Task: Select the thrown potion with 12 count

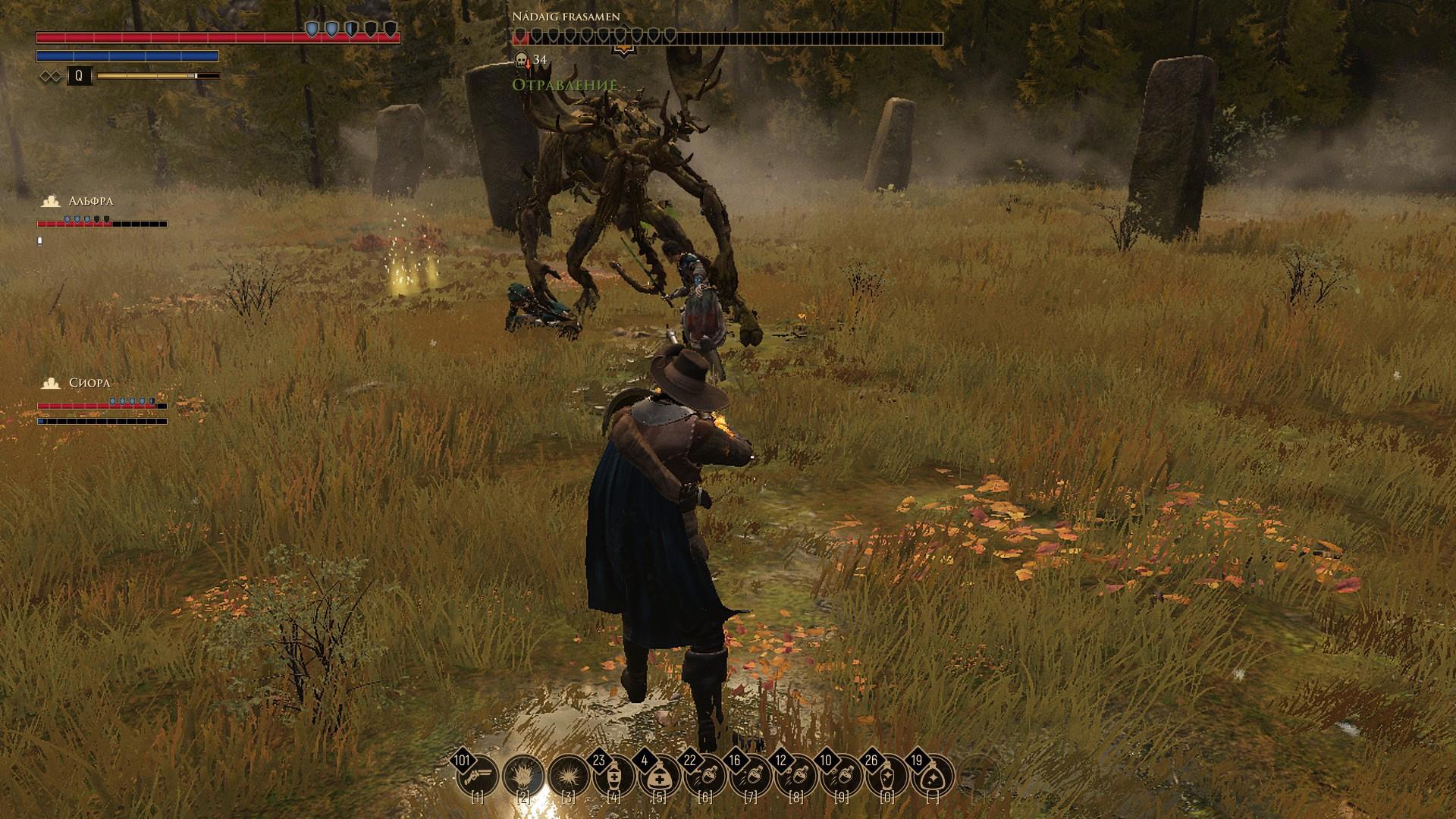Action: tap(796, 776)
